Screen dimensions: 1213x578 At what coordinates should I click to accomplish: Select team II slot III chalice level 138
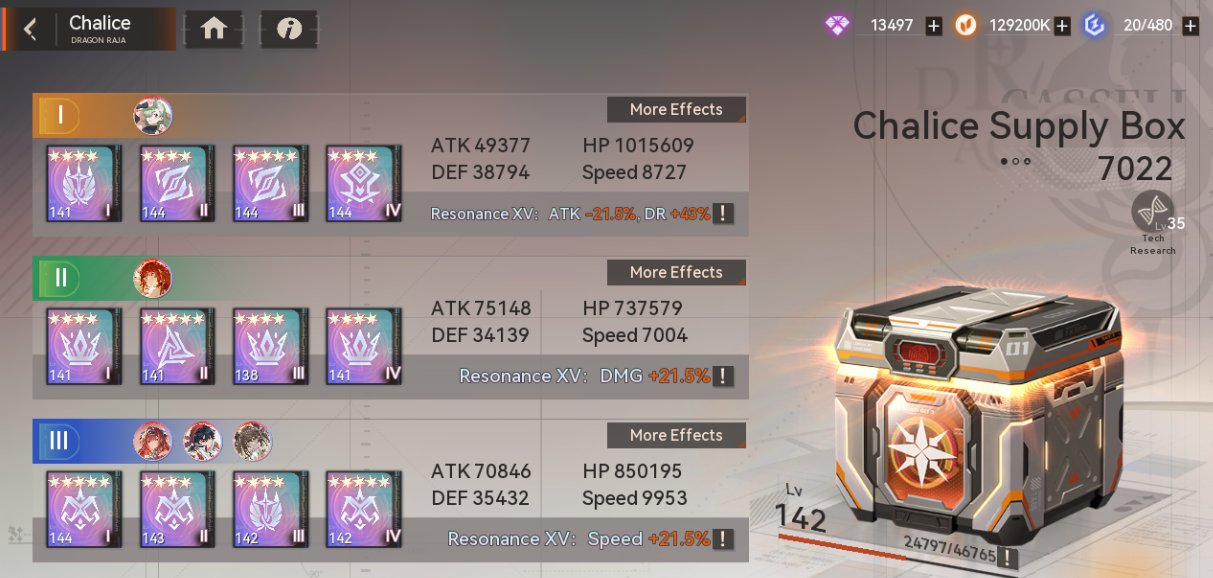[271, 346]
